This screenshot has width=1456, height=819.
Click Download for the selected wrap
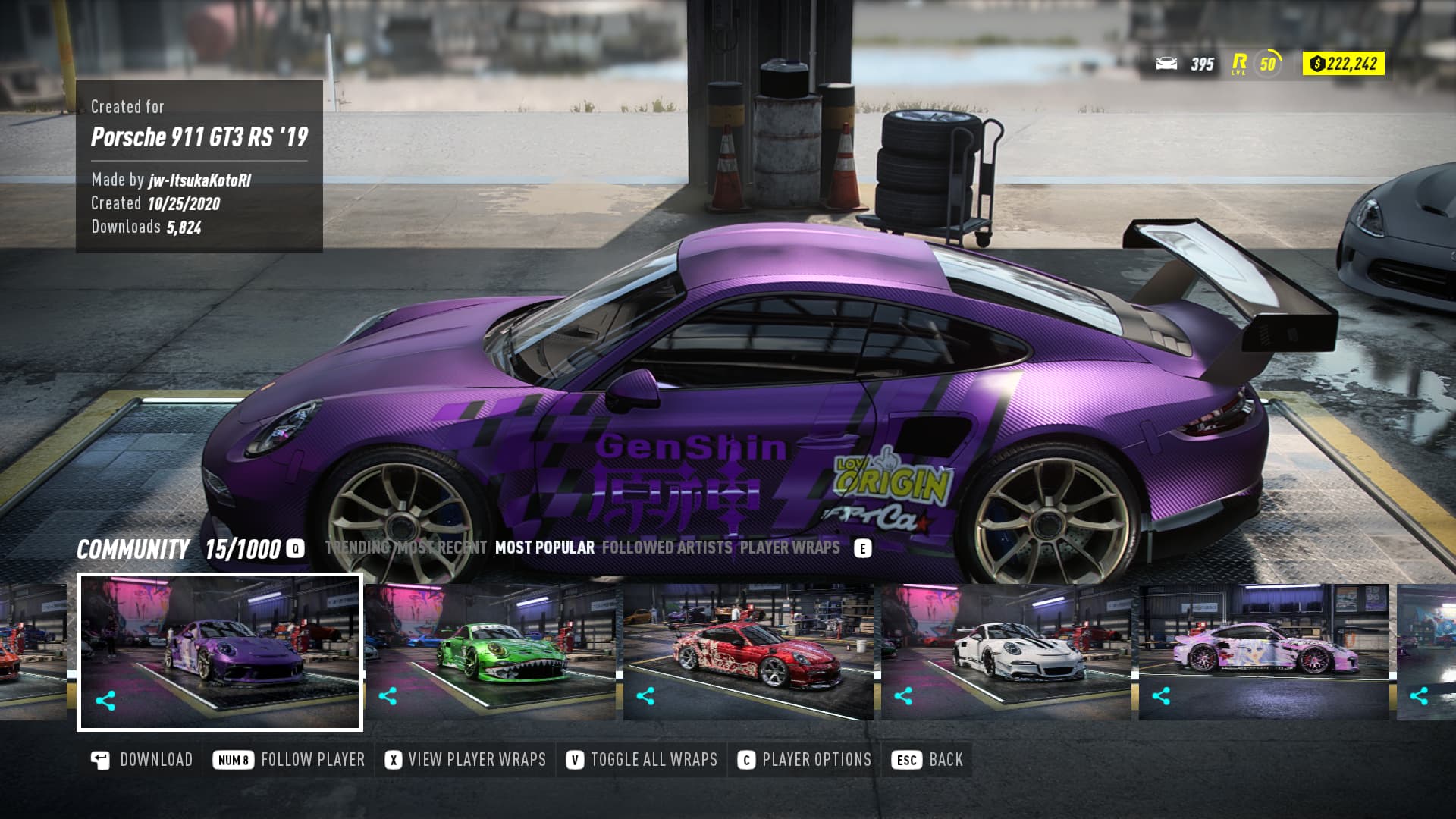(x=142, y=760)
